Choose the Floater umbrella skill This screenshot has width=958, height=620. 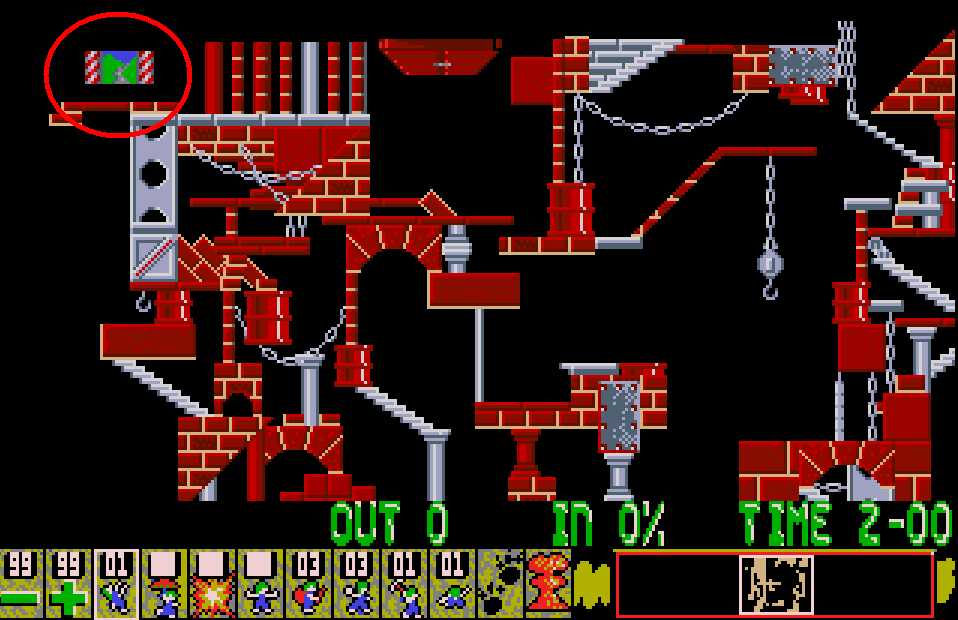164,584
